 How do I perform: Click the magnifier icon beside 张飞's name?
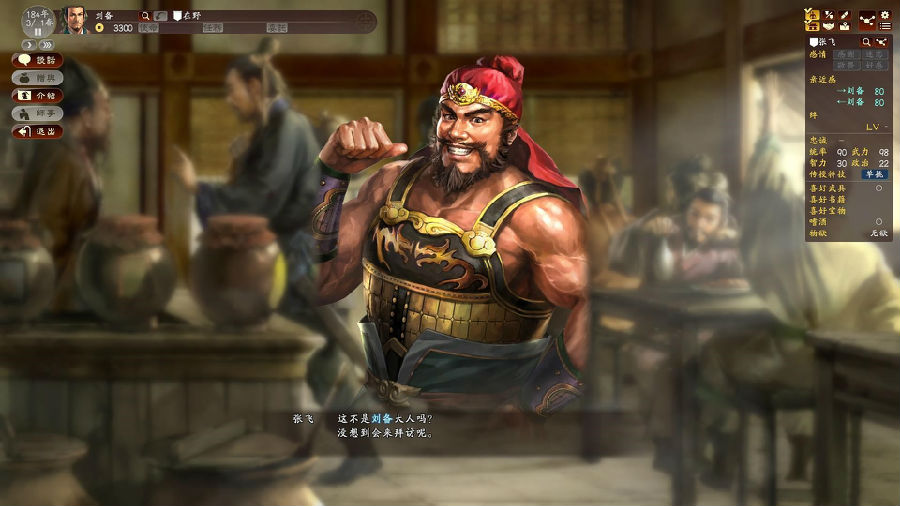(x=866, y=42)
